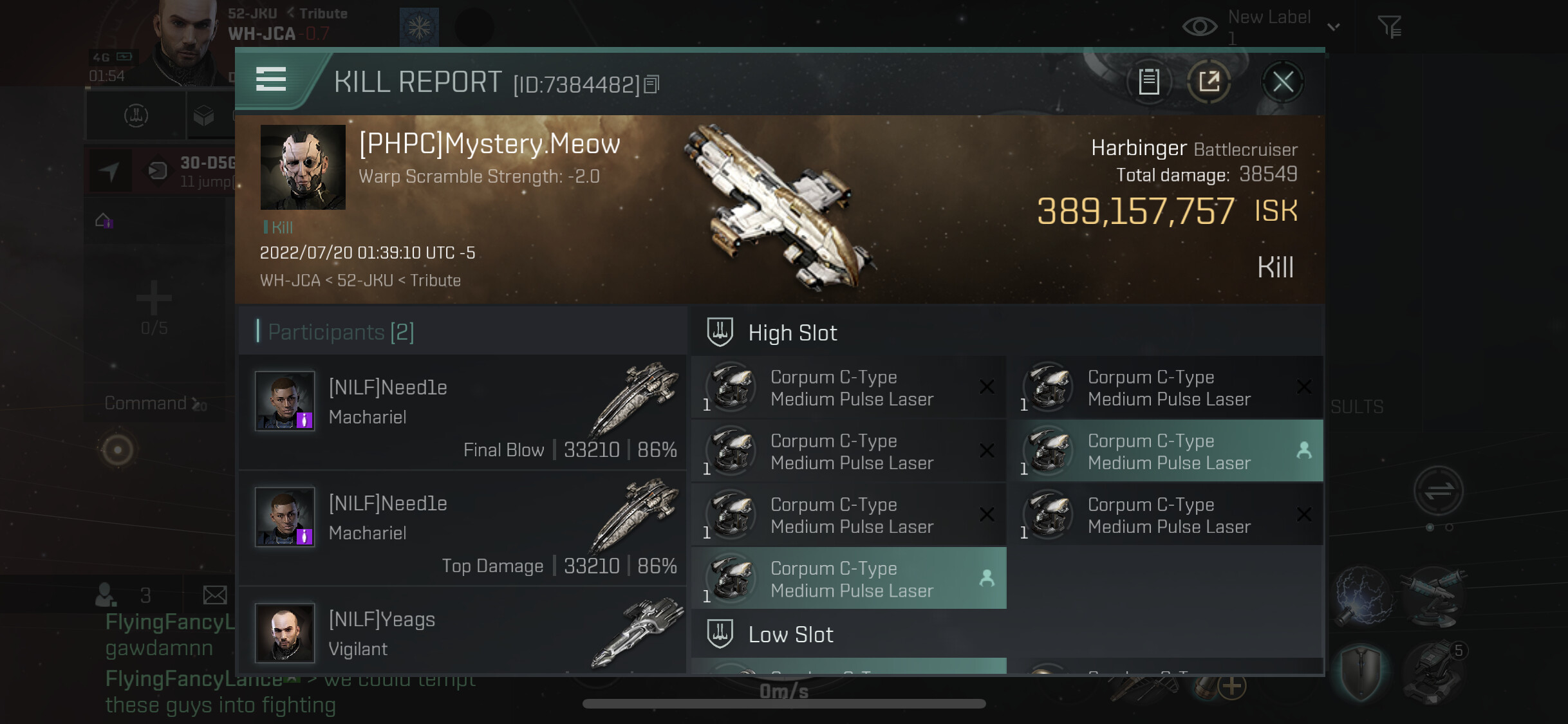The width and height of the screenshot is (1568, 724).
Task: Select the Yeags Vigilant participant row
Action: pyautogui.click(x=462, y=633)
